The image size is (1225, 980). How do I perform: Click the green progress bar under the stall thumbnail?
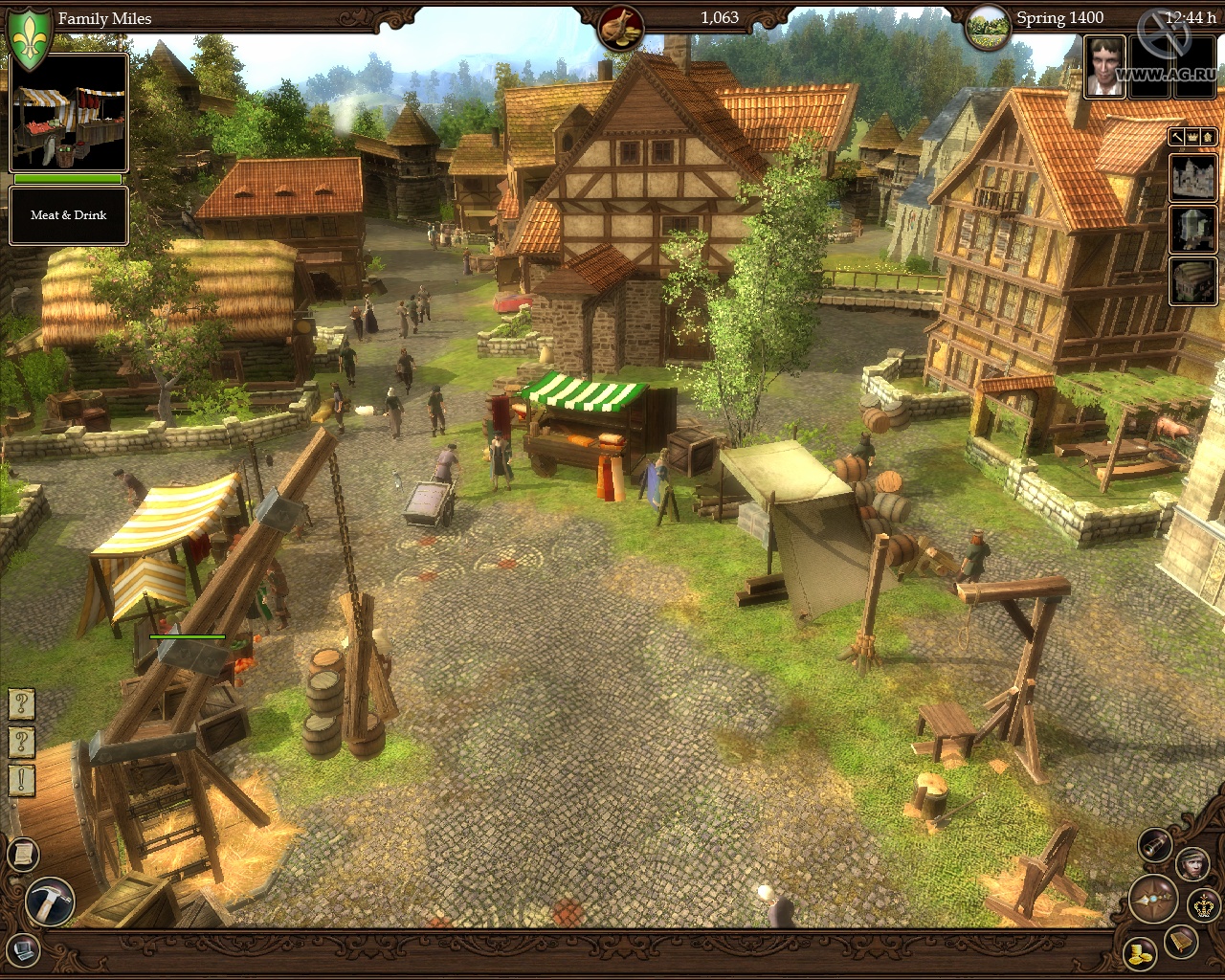[x=67, y=180]
